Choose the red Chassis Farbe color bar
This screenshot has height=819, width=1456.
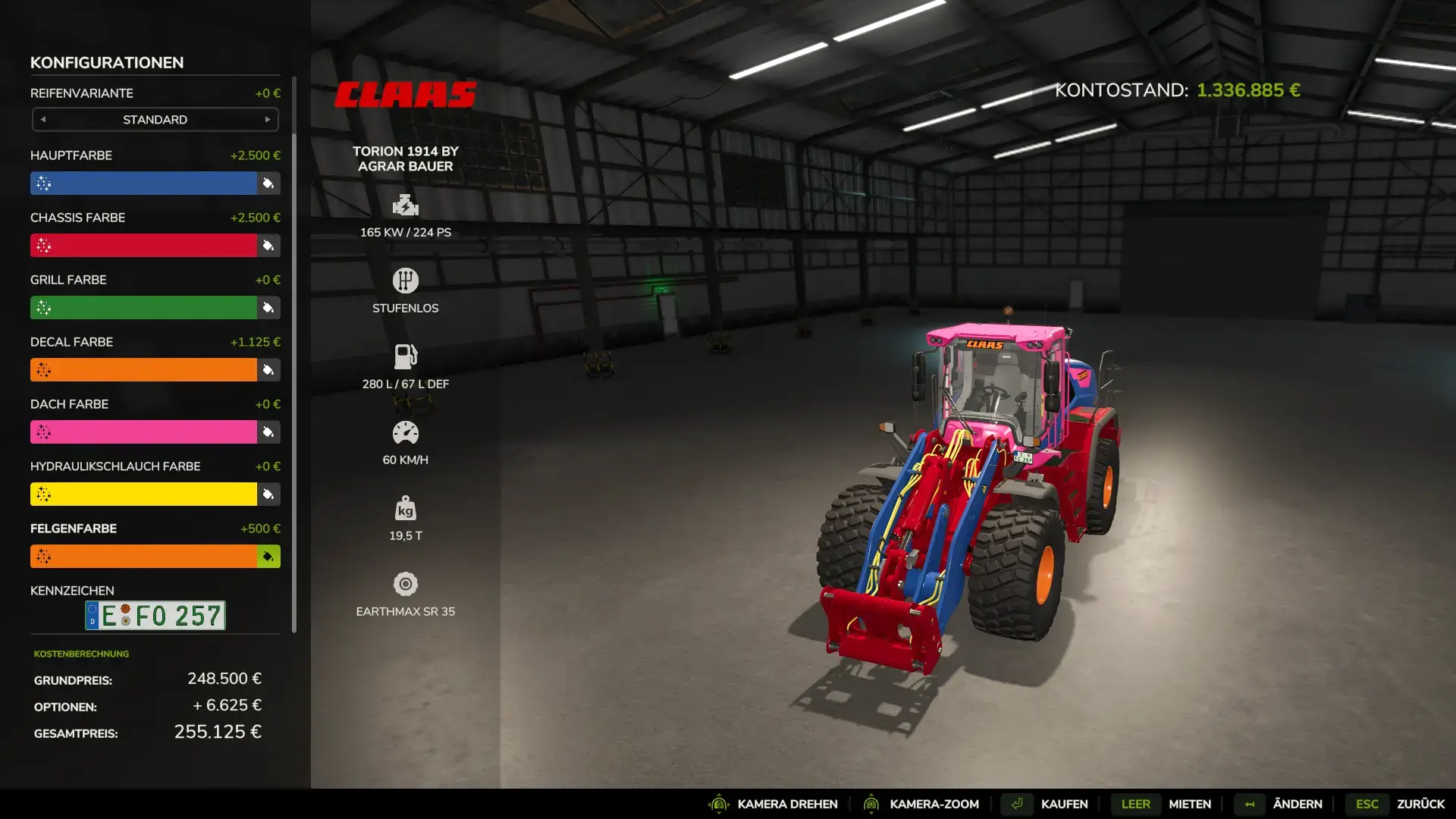pos(144,246)
